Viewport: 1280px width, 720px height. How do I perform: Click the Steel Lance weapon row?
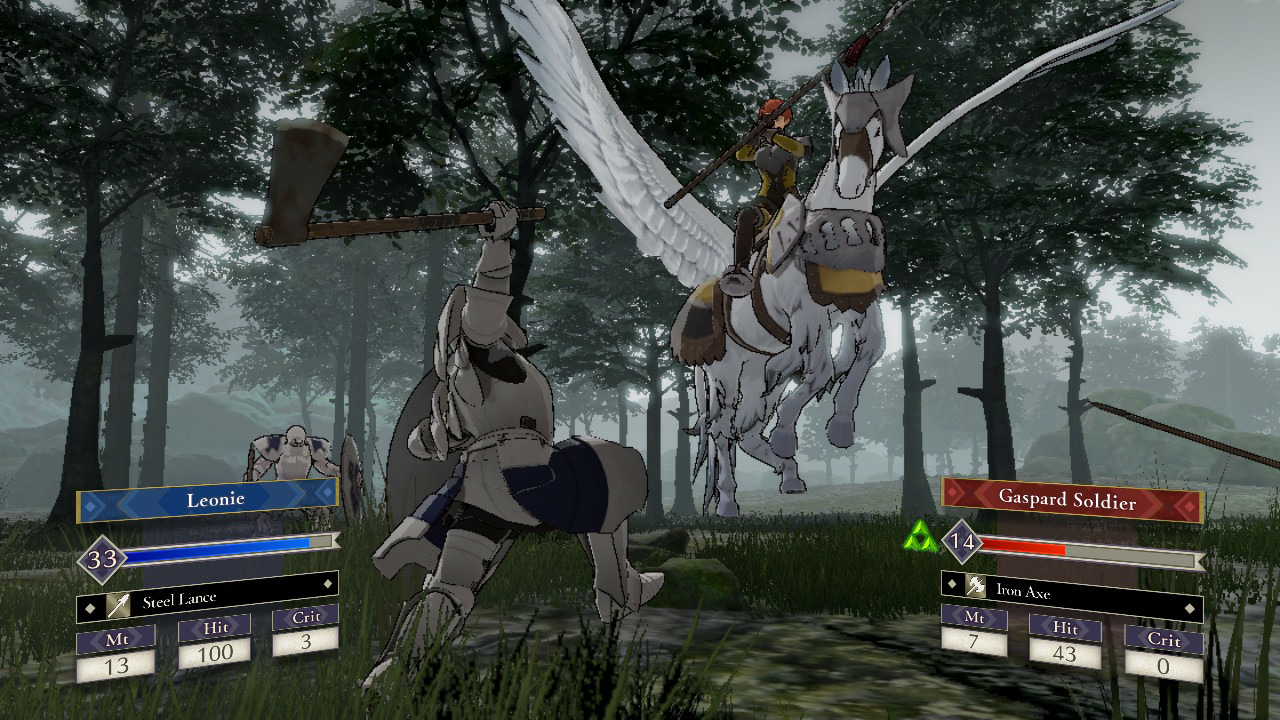click(207, 601)
